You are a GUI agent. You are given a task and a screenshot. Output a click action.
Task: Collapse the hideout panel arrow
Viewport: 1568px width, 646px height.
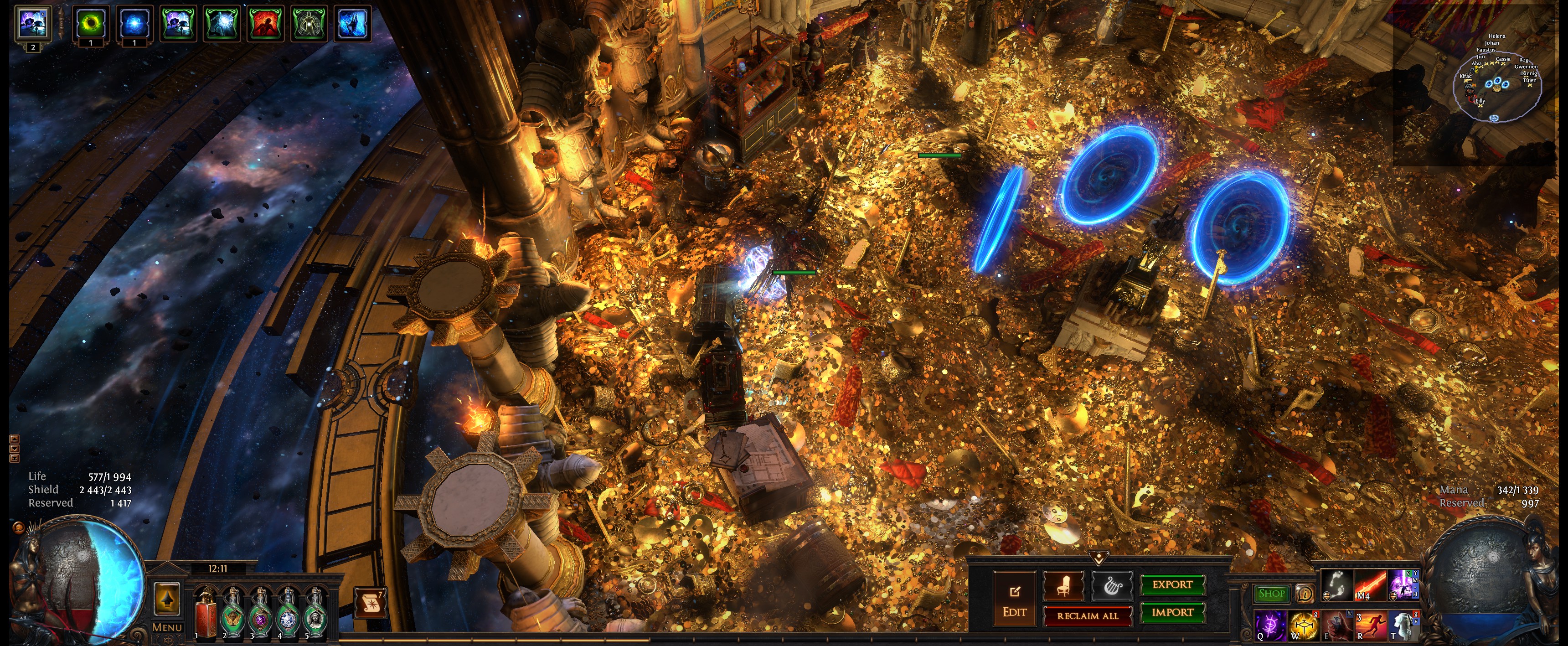pyautogui.click(x=1099, y=557)
